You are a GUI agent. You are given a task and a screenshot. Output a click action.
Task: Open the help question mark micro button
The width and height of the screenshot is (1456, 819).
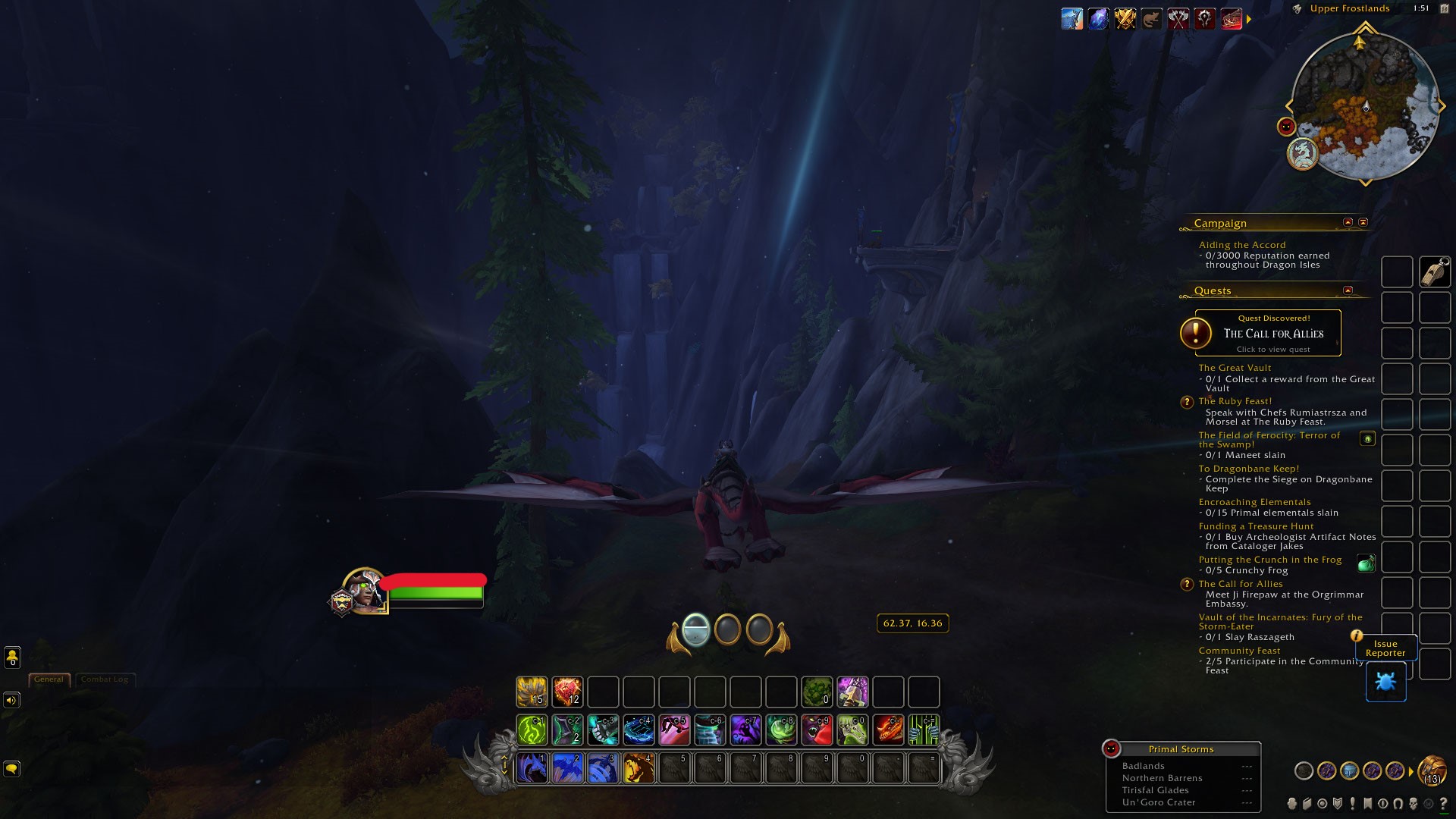[1443, 803]
